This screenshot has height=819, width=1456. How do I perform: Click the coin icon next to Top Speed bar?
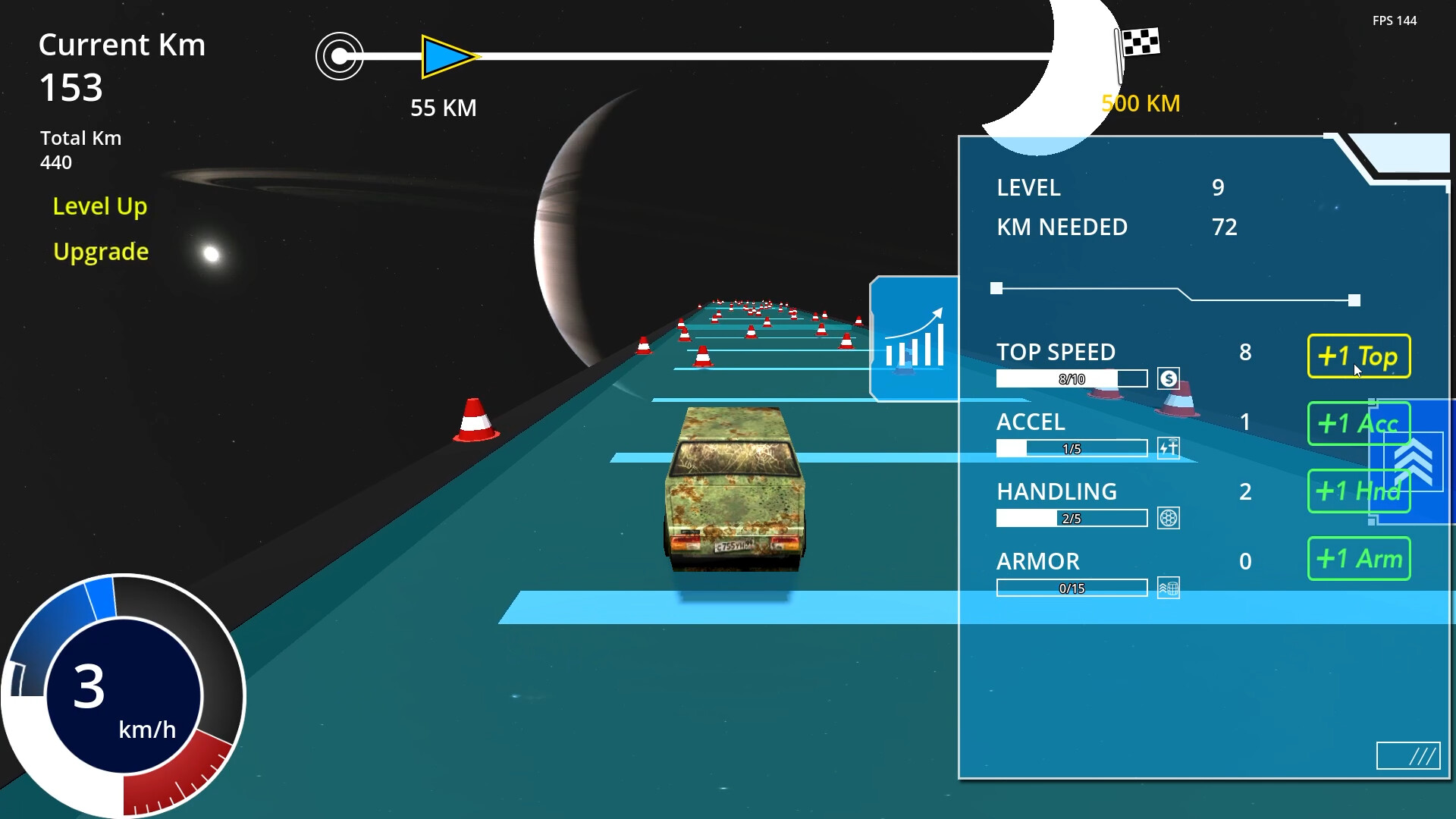(x=1168, y=378)
